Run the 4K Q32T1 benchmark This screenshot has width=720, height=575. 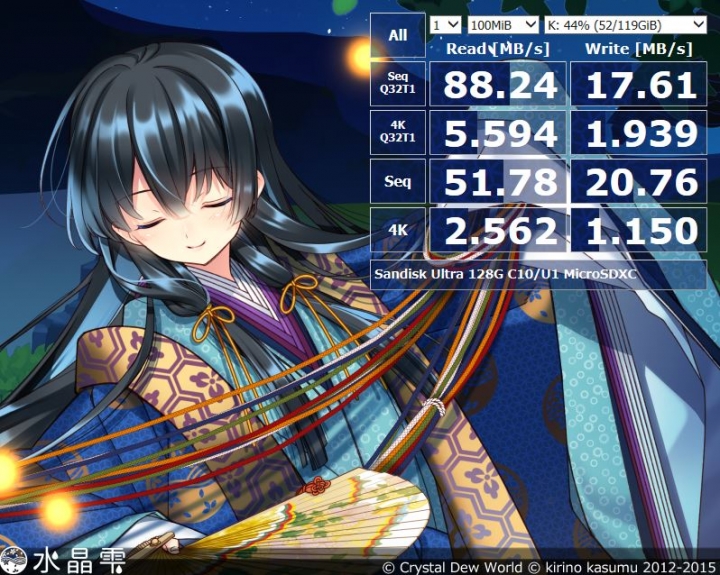(x=398, y=133)
